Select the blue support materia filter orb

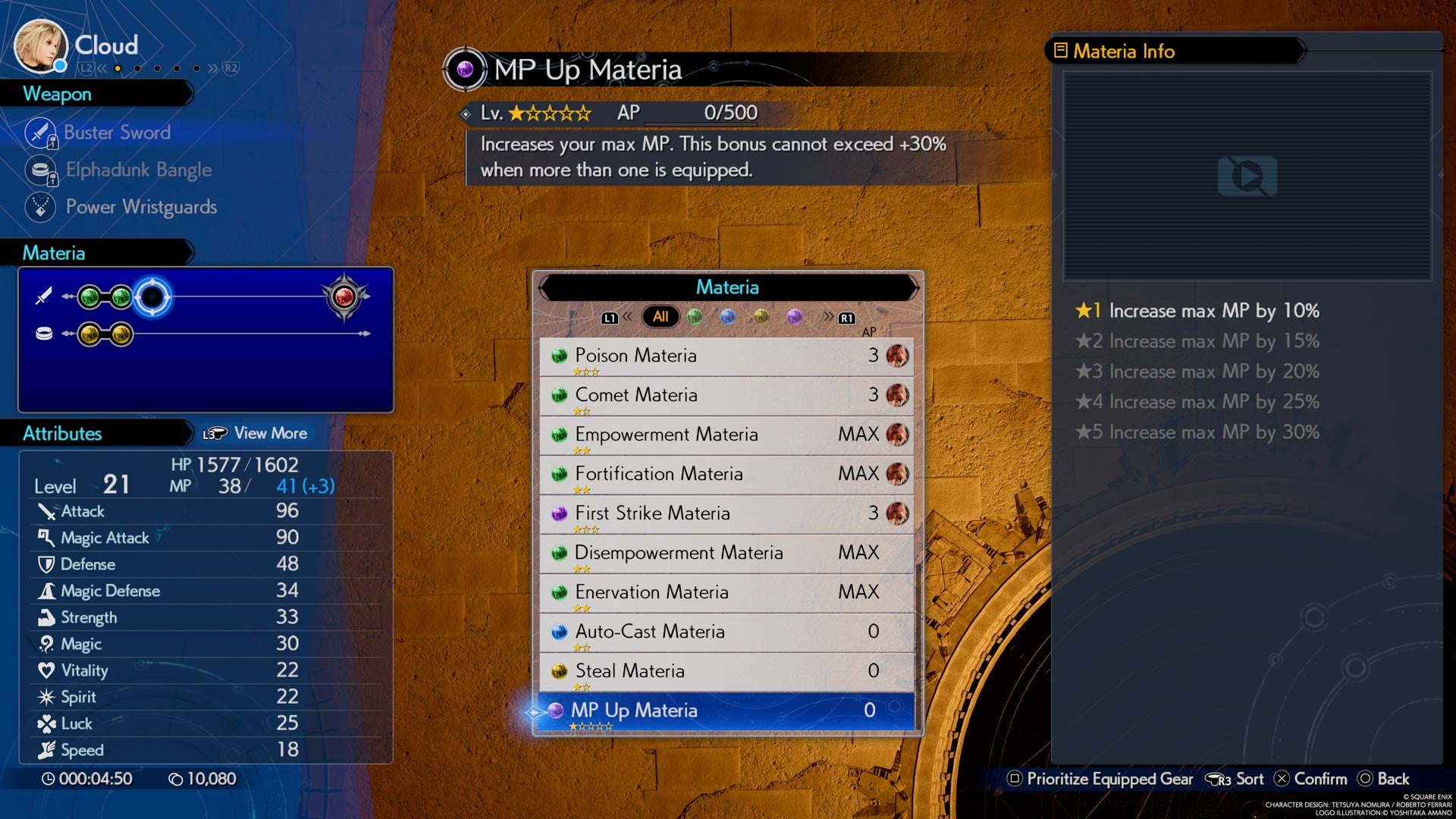[728, 317]
